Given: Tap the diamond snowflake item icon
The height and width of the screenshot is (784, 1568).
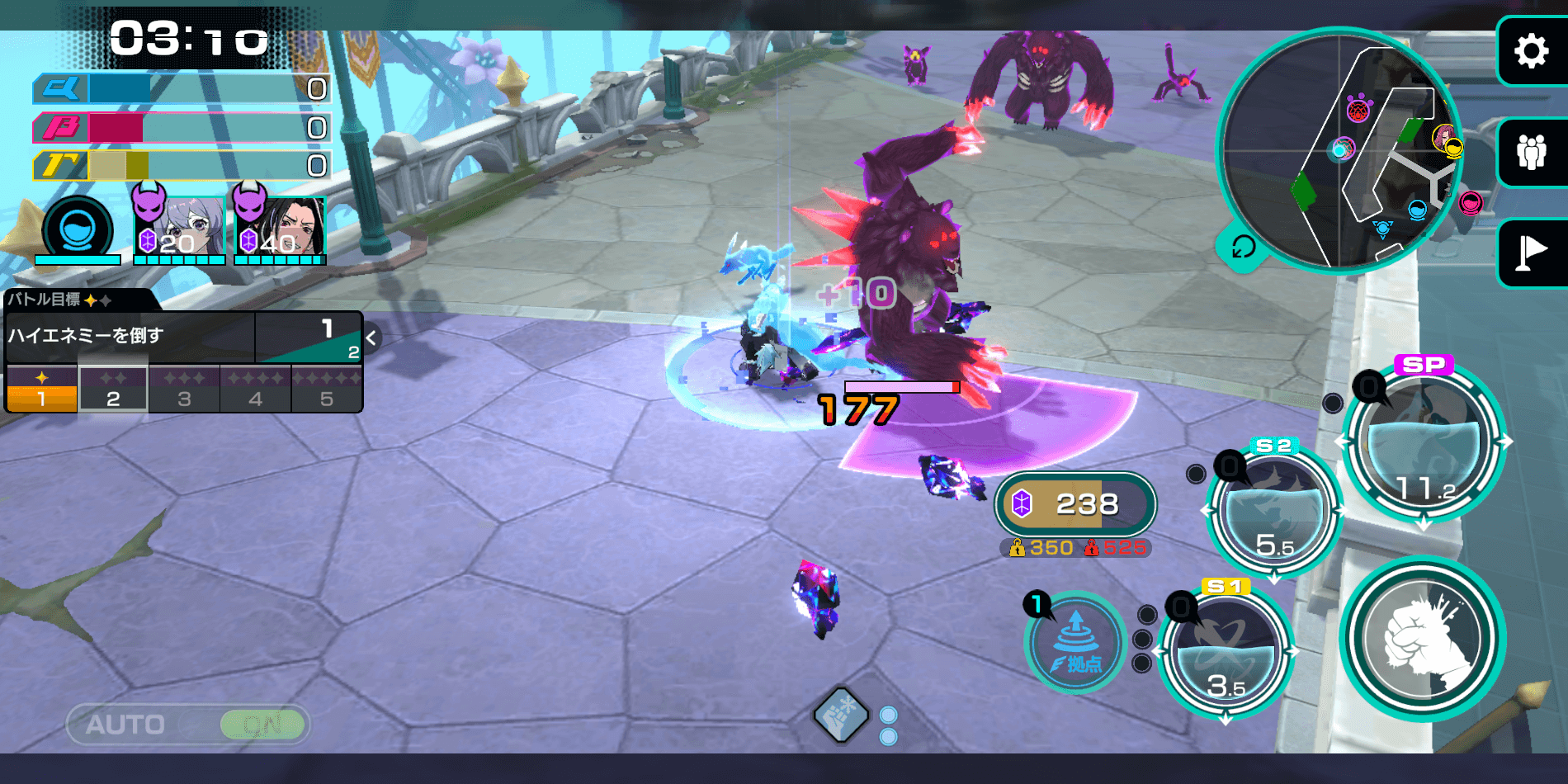Looking at the screenshot, I should [841, 715].
